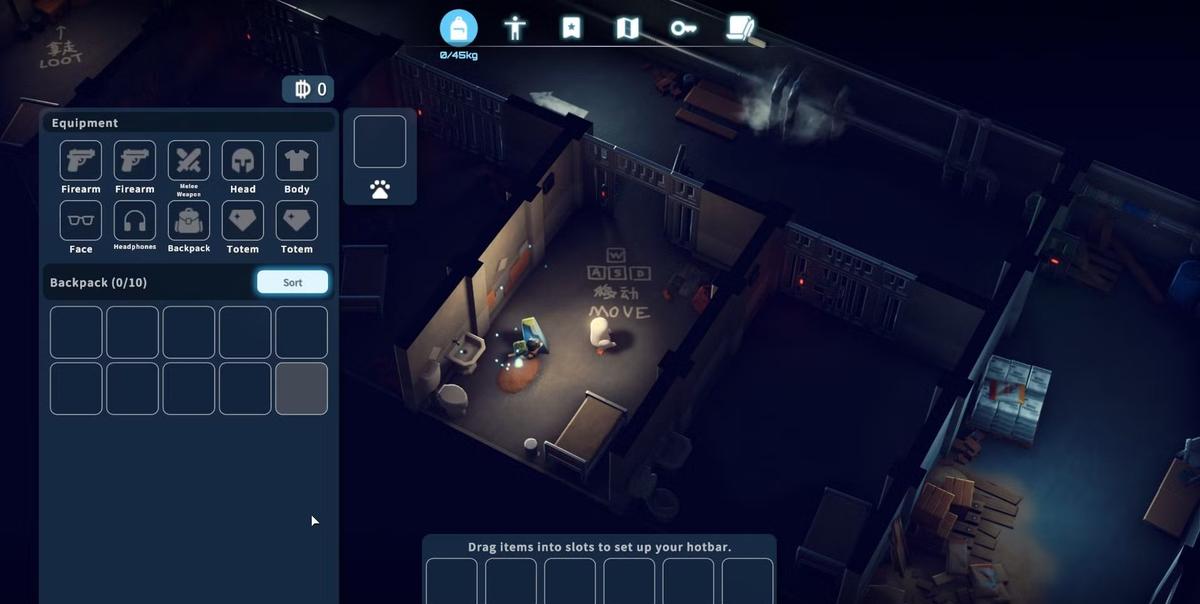Viewport: 1200px width, 604px height.
Task: Open the bookmark star tab
Action: tap(571, 28)
